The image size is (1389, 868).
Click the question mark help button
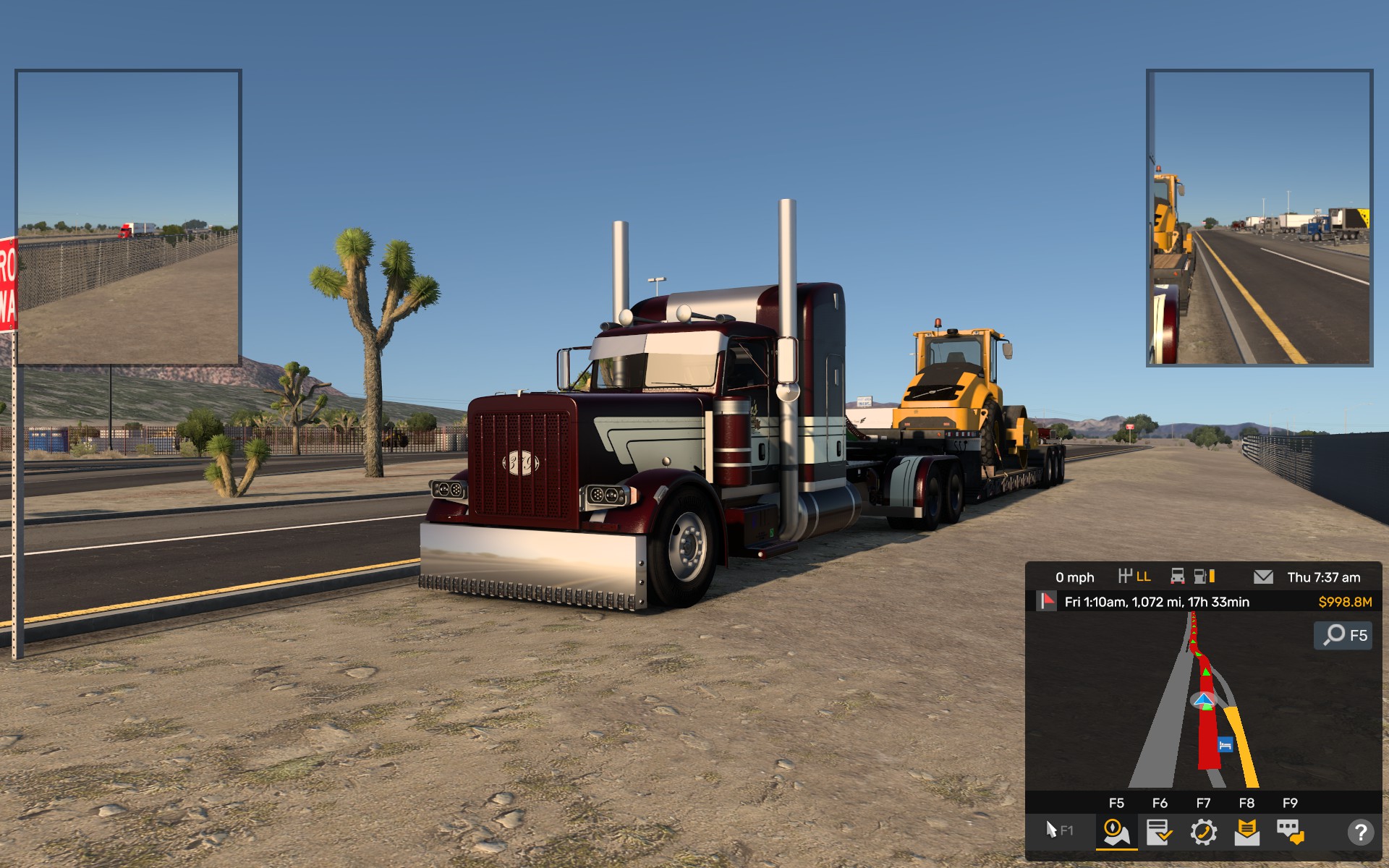[1360, 832]
